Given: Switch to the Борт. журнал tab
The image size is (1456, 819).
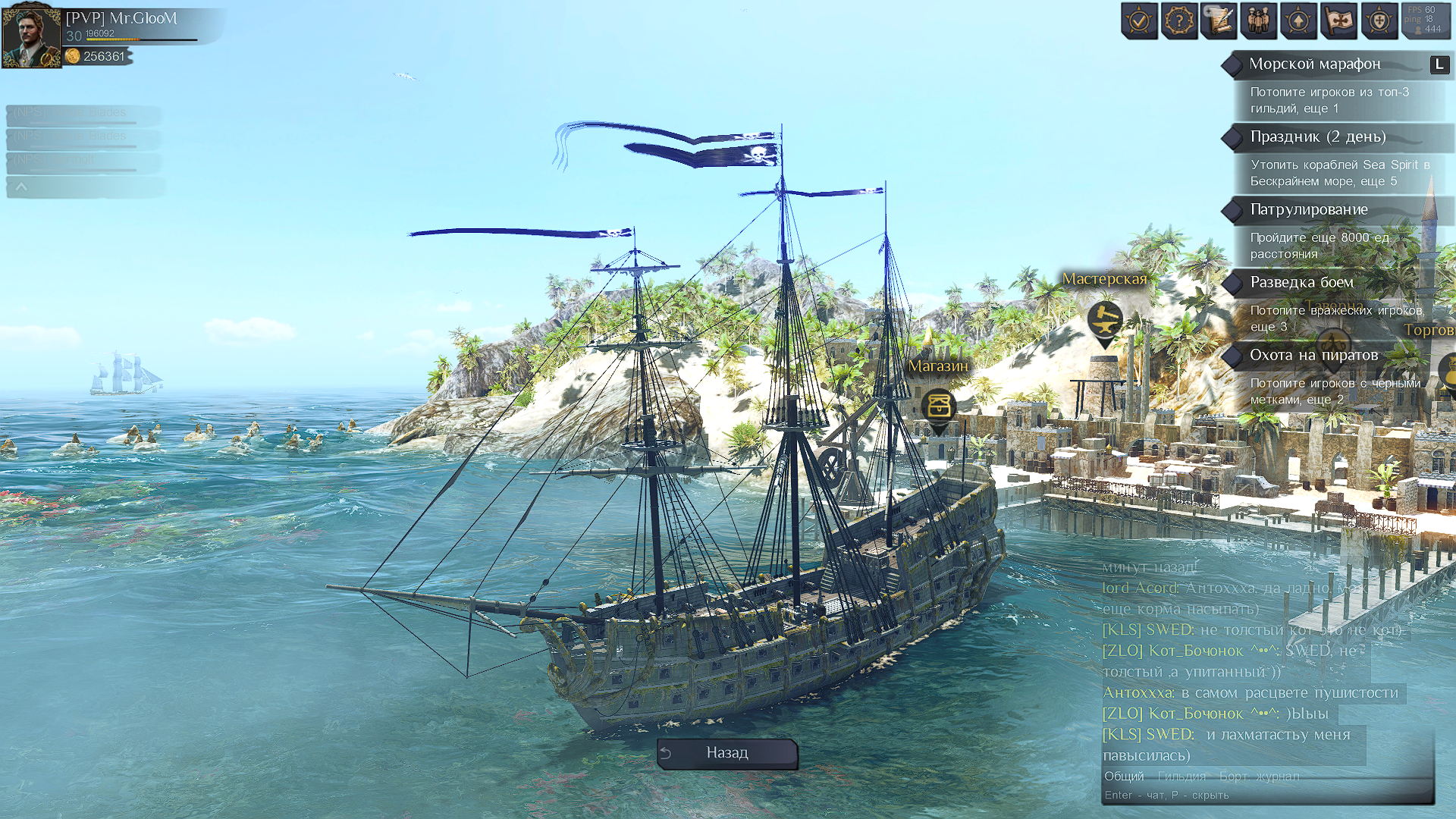Looking at the screenshot, I should (x=1259, y=777).
